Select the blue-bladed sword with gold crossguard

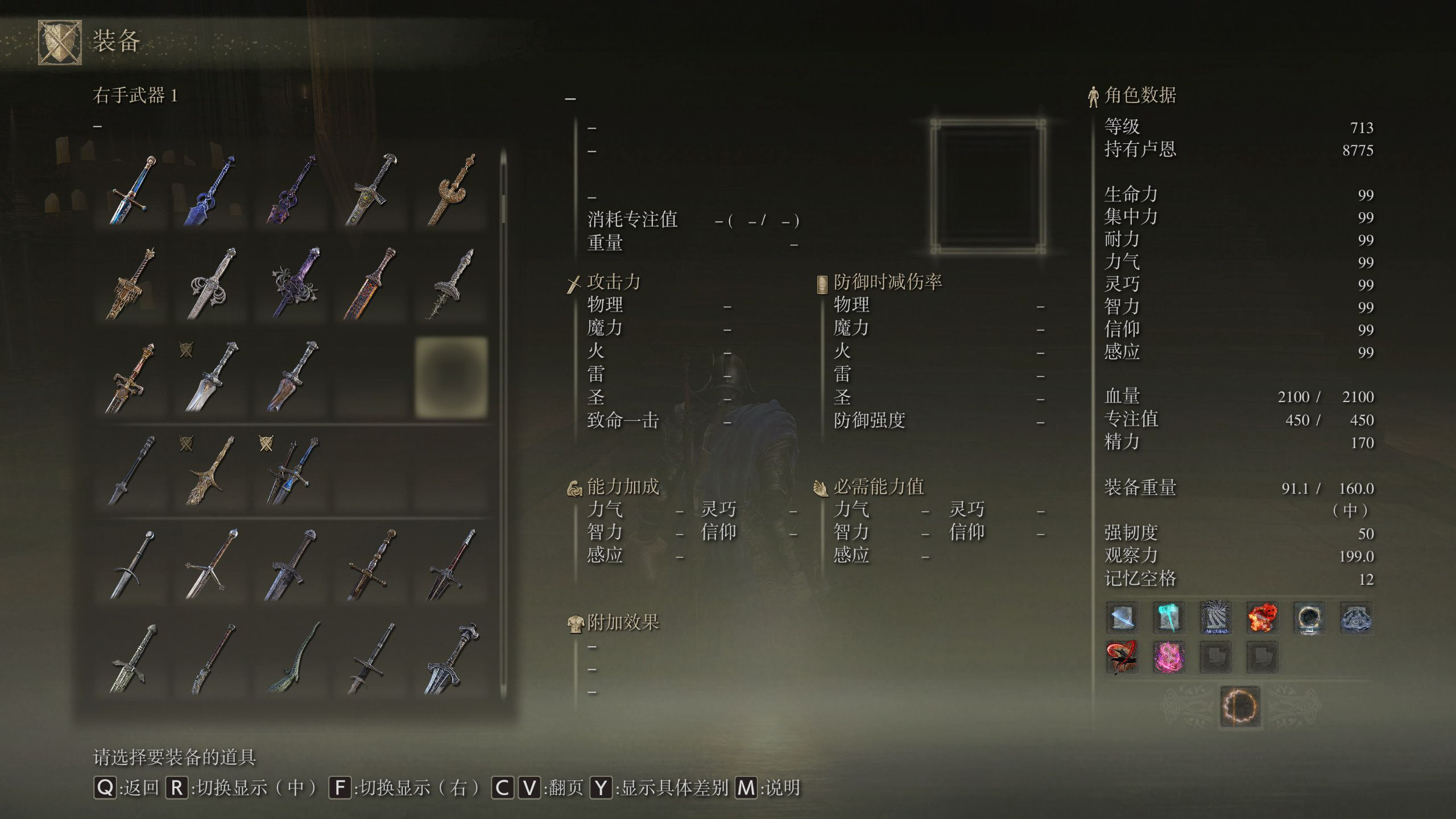click(x=132, y=189)
